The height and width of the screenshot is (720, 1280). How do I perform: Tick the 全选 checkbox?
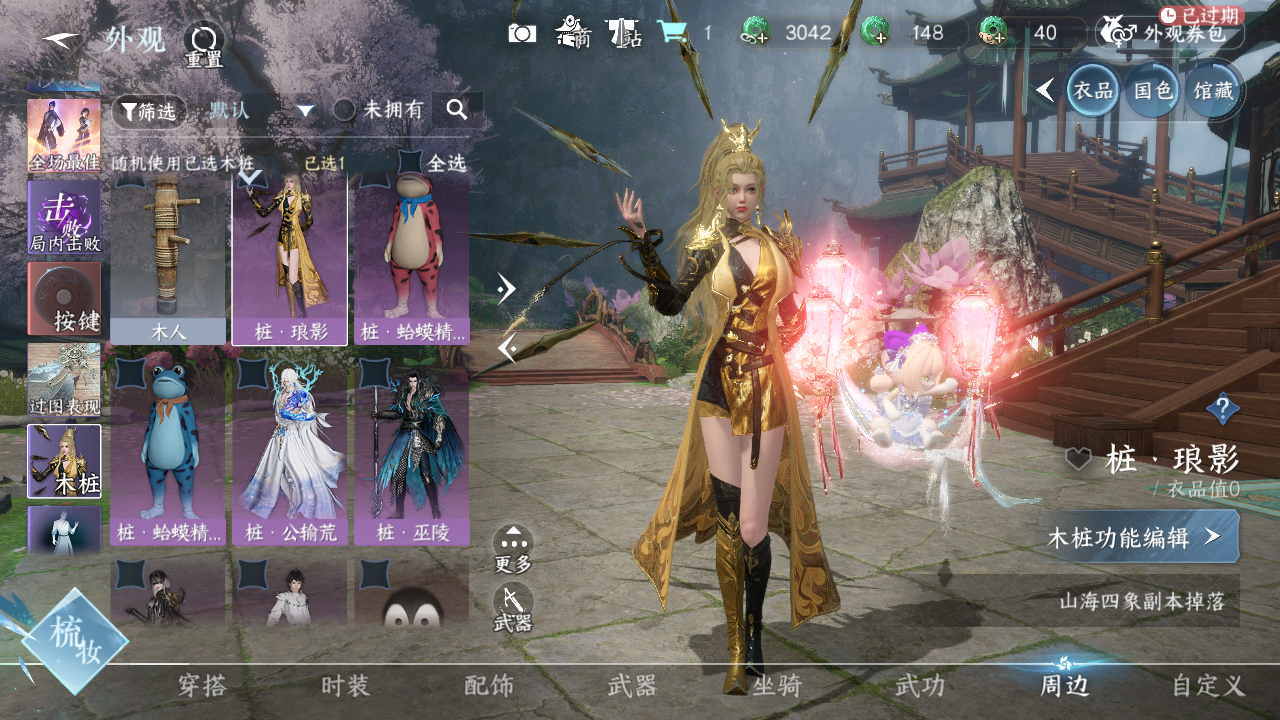pyautogui.click(x=411, y=161)
